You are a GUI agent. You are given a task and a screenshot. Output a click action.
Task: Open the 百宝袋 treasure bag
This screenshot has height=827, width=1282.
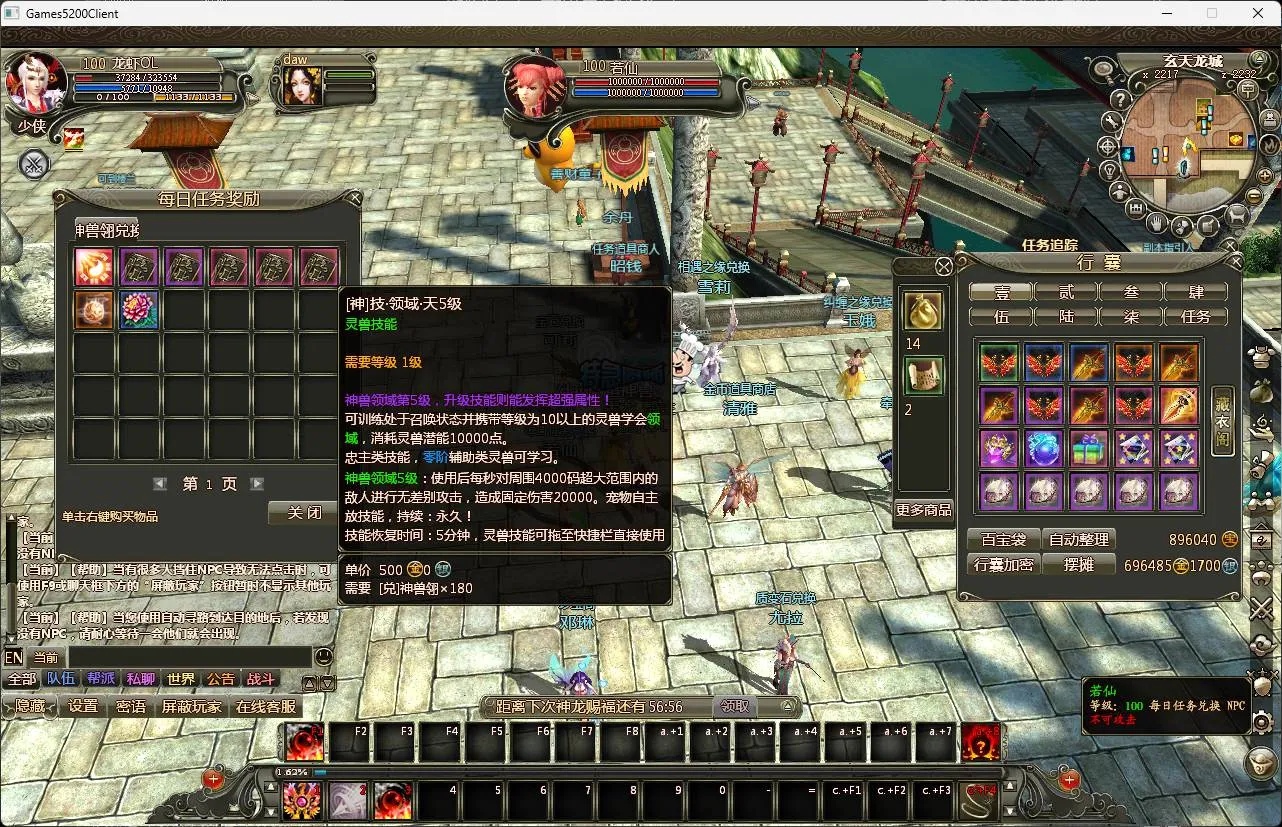pos(1003,540)
